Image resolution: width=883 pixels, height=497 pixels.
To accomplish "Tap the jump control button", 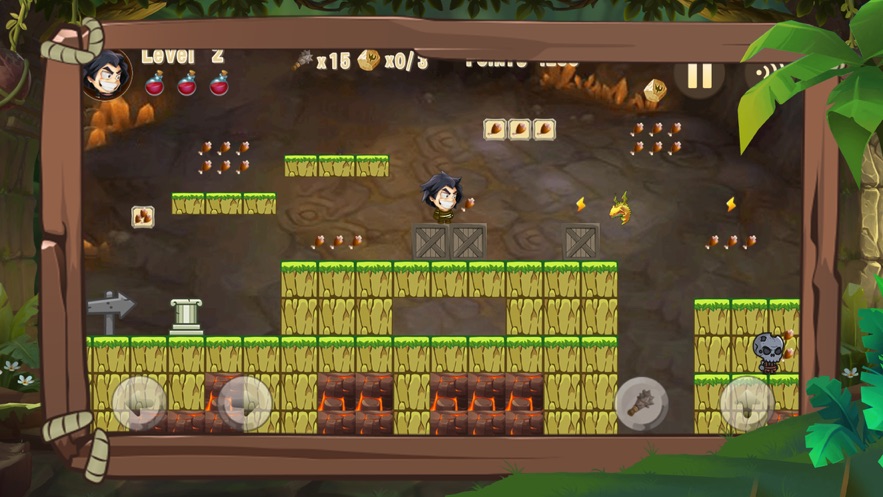I will [x=746, y=403].
